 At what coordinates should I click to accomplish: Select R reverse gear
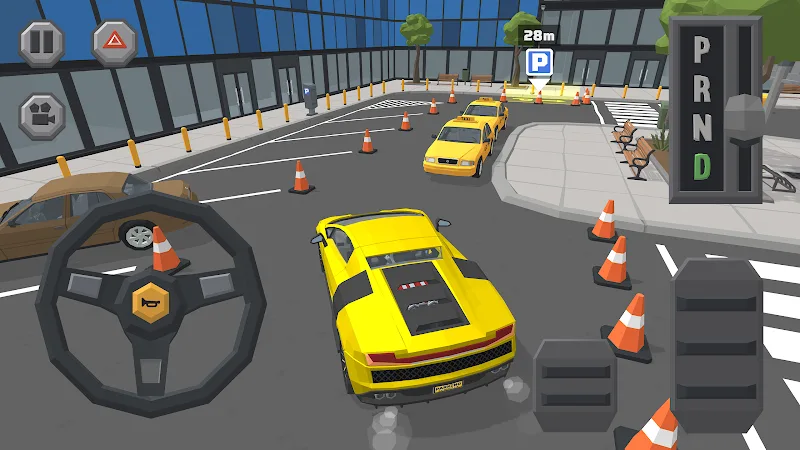tap(703, 88)
